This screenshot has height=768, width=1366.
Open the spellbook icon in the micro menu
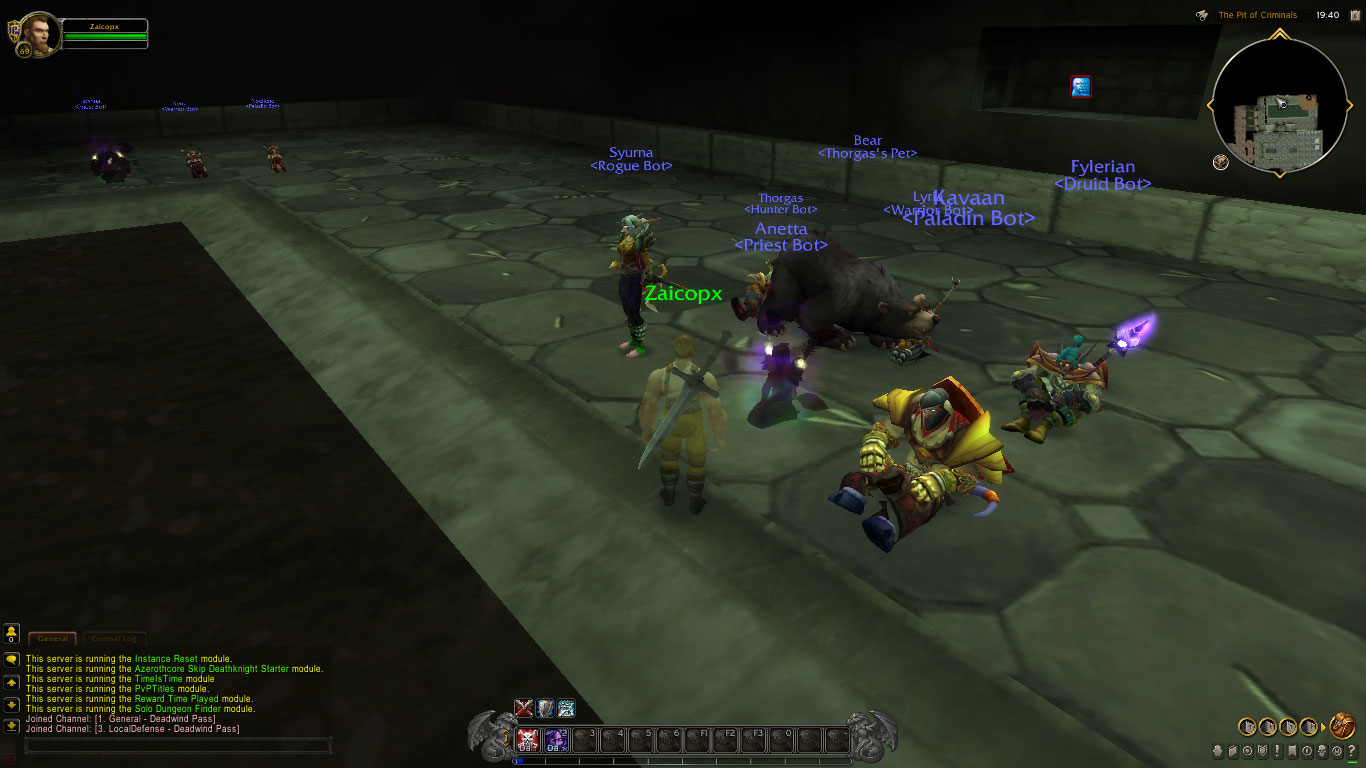[x=1233, y=752]
